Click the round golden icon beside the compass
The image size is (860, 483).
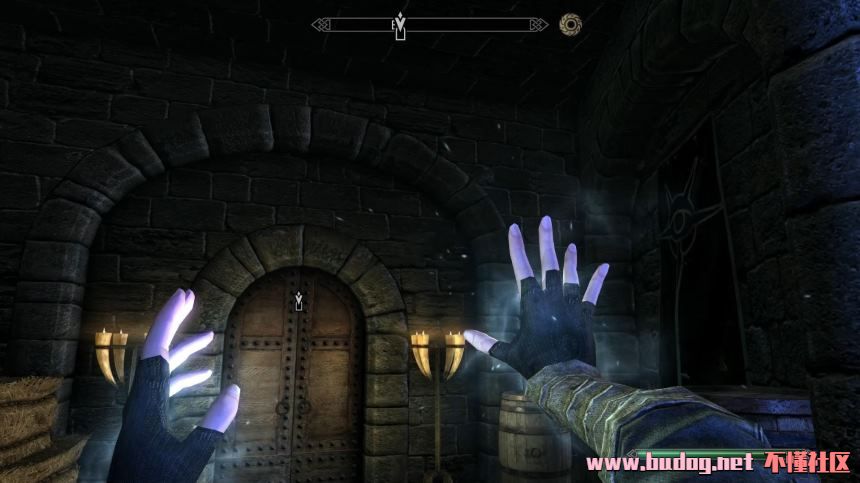click(x=571, y=24)
